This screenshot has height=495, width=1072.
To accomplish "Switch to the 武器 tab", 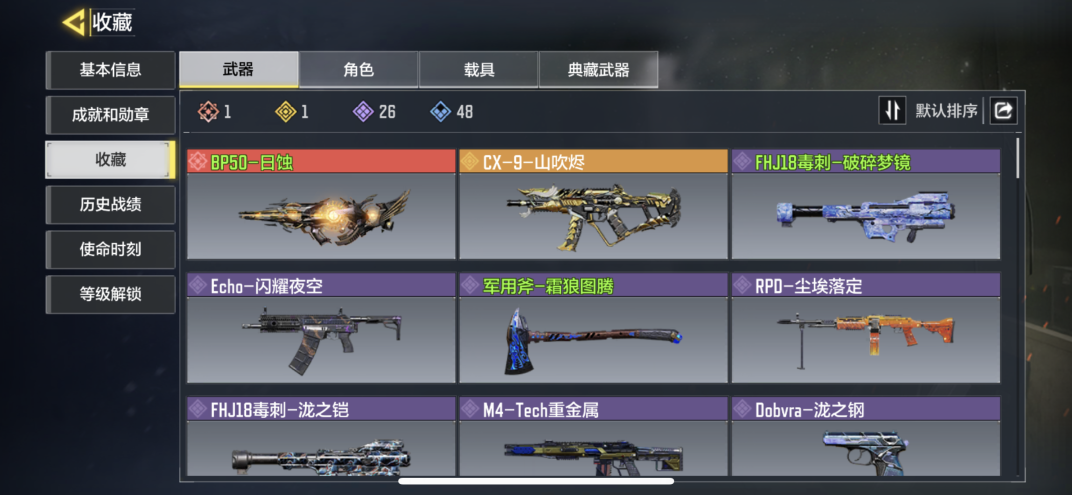I will [238, 70].
